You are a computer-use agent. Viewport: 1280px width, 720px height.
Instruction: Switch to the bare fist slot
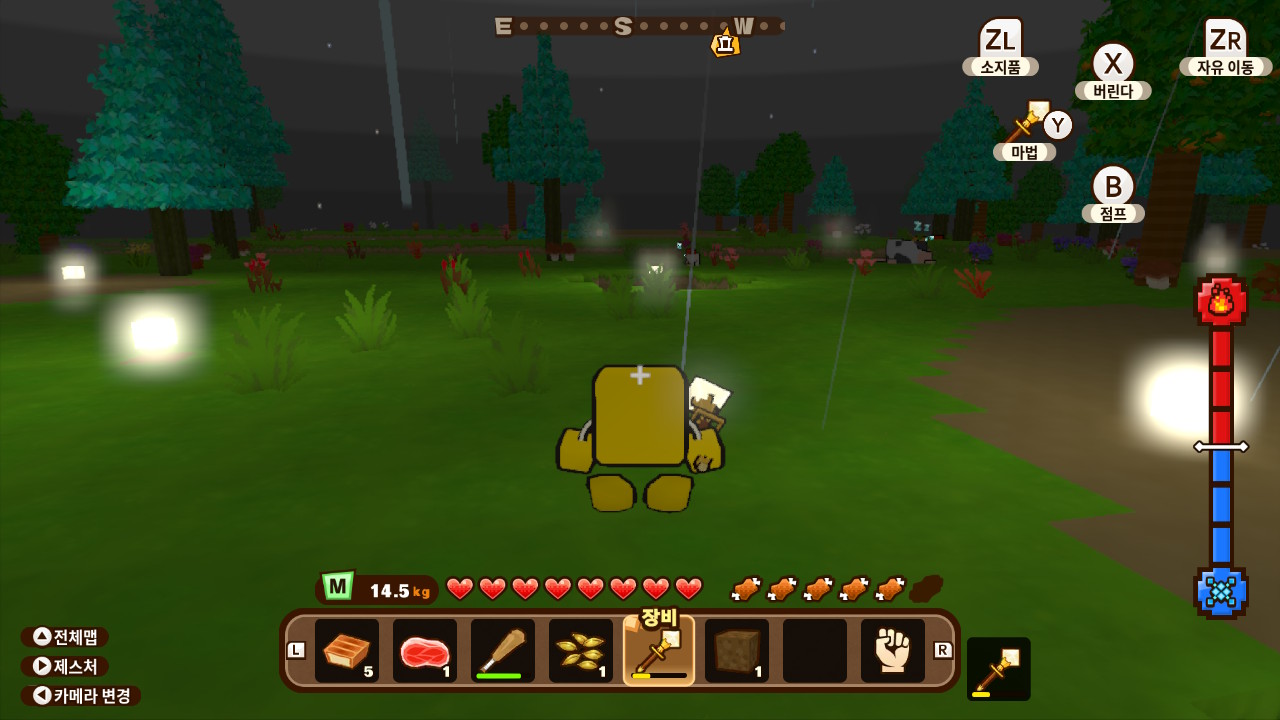[893, 651]
